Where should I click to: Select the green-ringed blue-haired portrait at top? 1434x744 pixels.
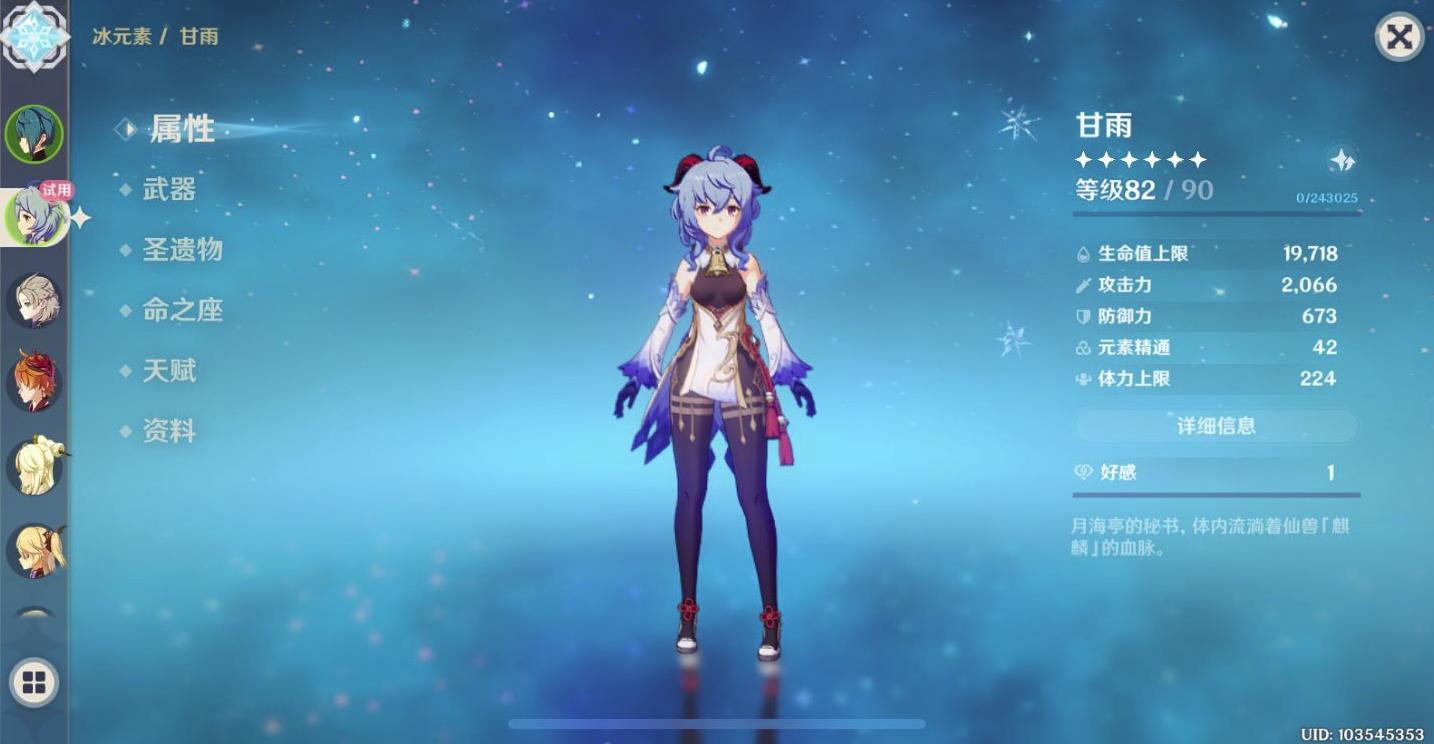point(33,133)
